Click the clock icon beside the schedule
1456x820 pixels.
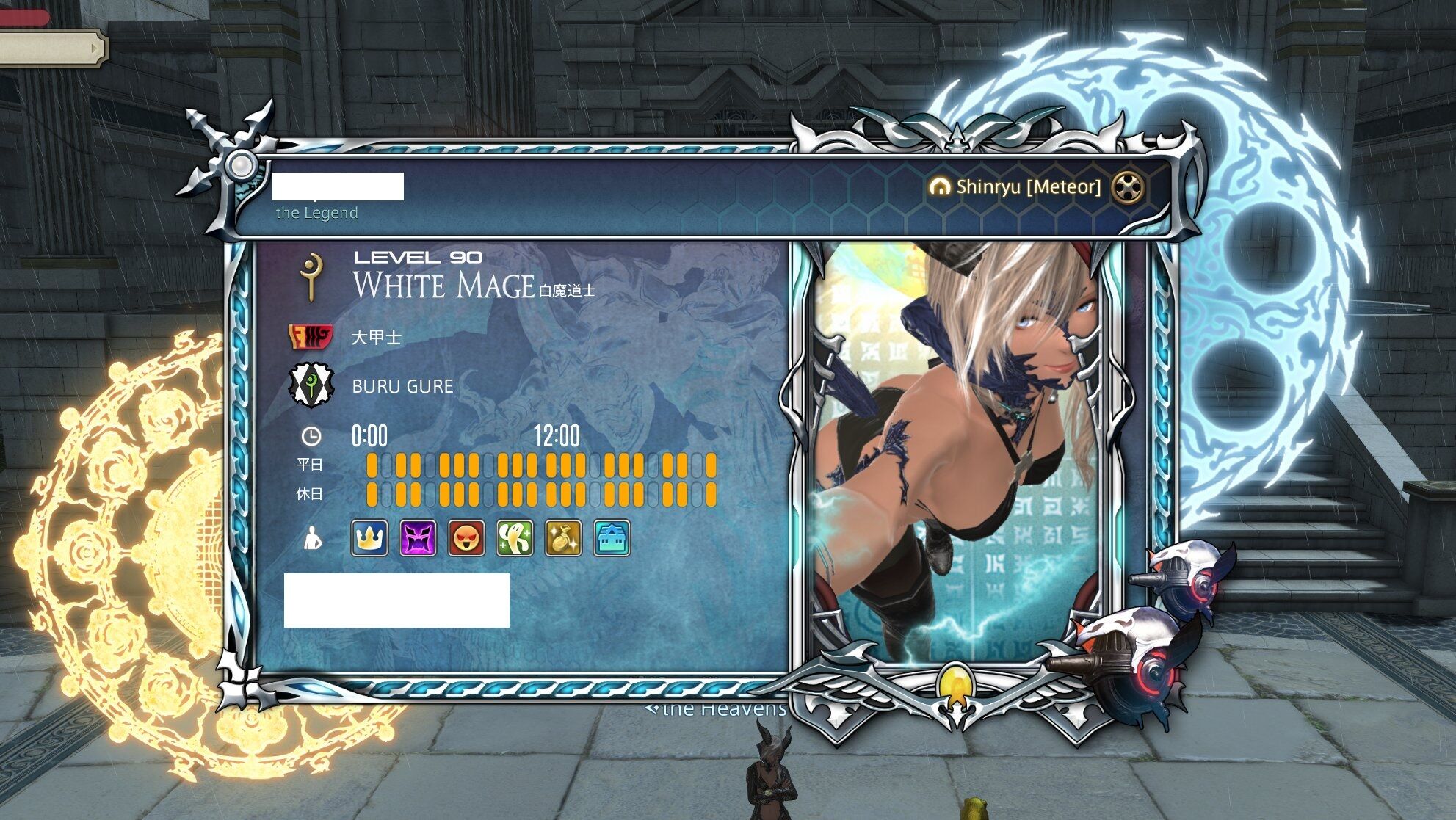(x=311, y=437)
